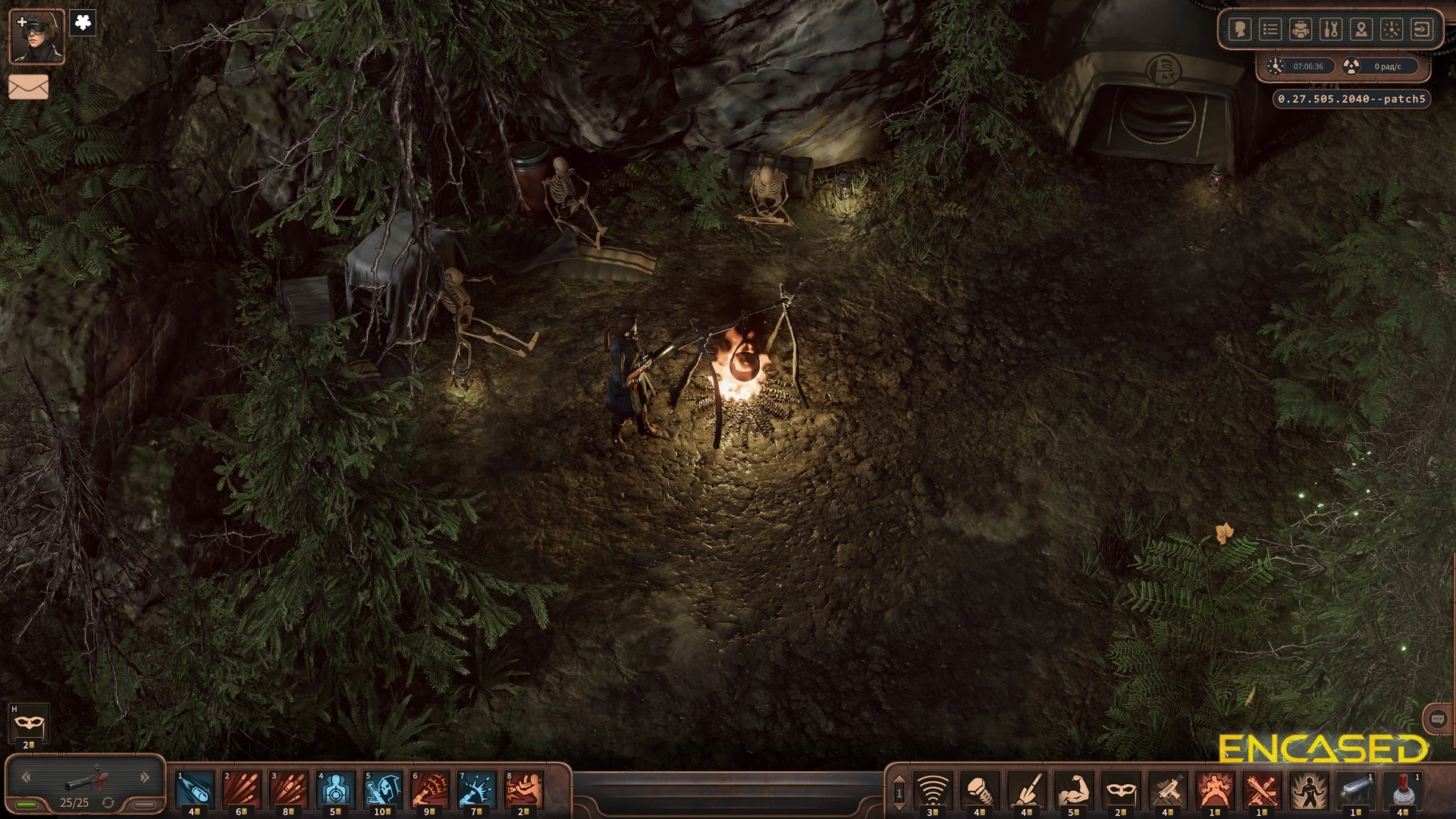Open the map marker icon

coord(1361,30)
